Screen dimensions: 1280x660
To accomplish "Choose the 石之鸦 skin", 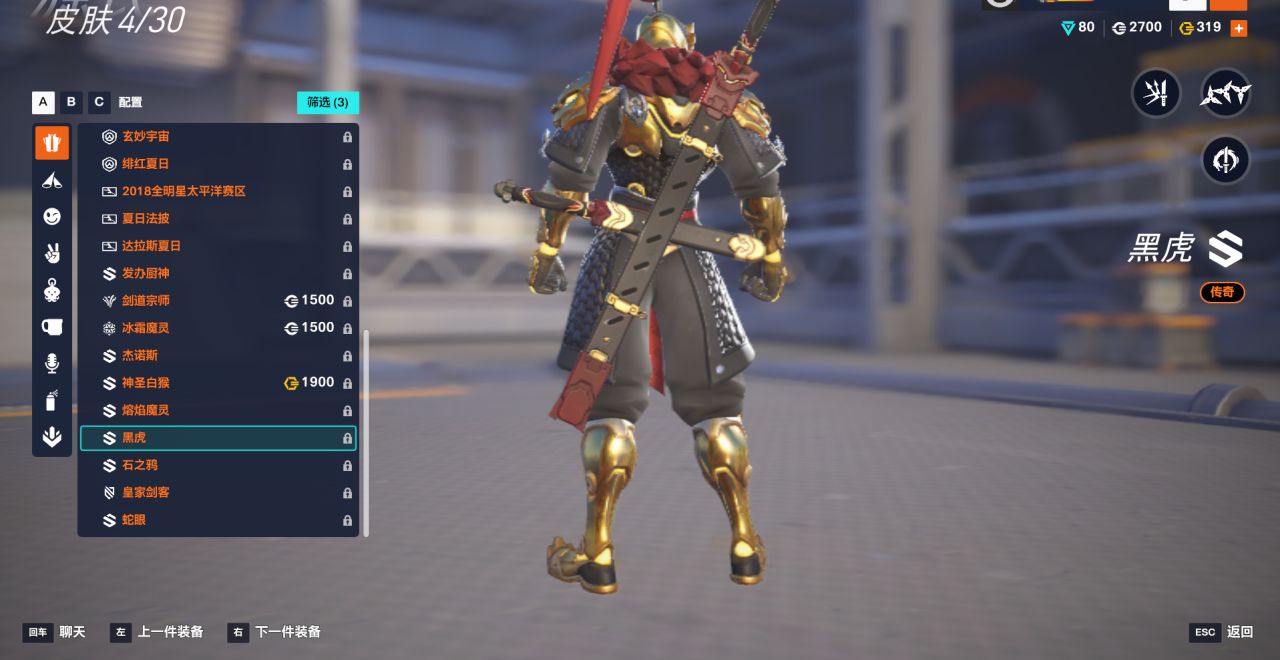I will [x=218, y=465].
